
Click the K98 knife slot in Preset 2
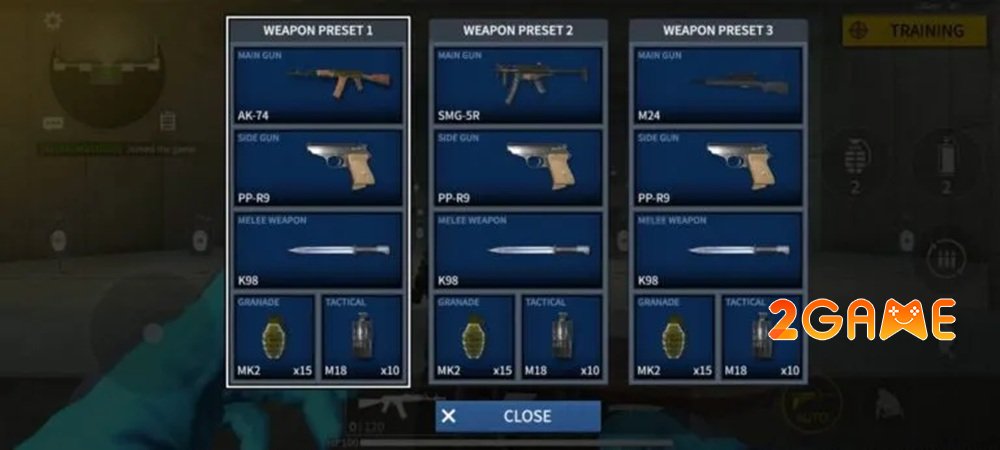518,249
